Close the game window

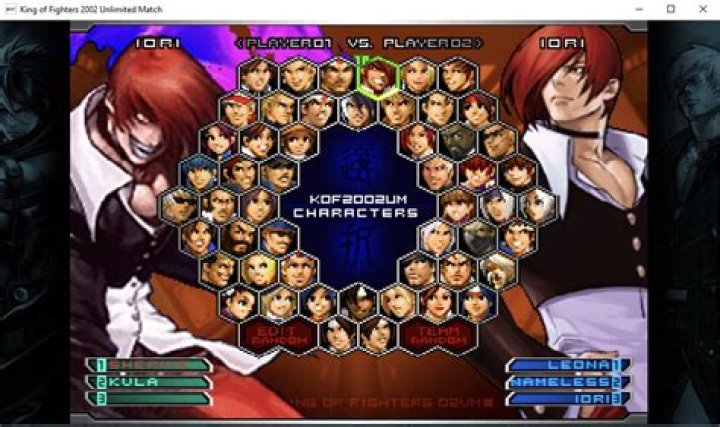coord(699,9)
